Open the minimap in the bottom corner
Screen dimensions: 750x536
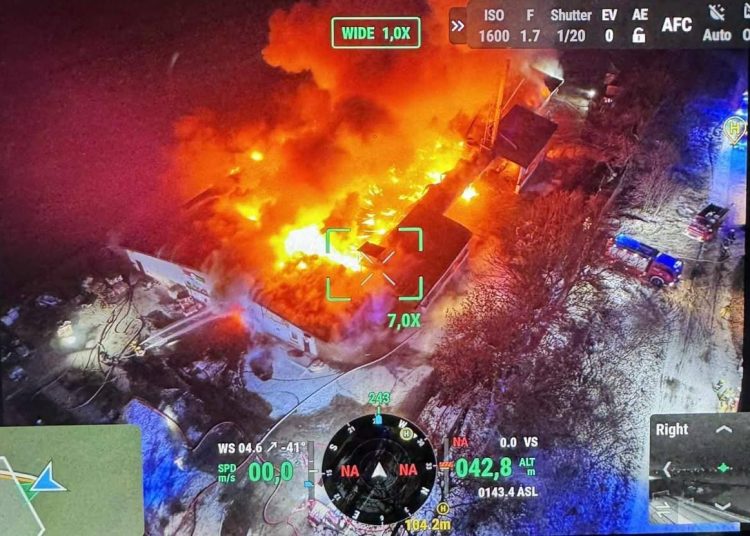coord(70,480)
